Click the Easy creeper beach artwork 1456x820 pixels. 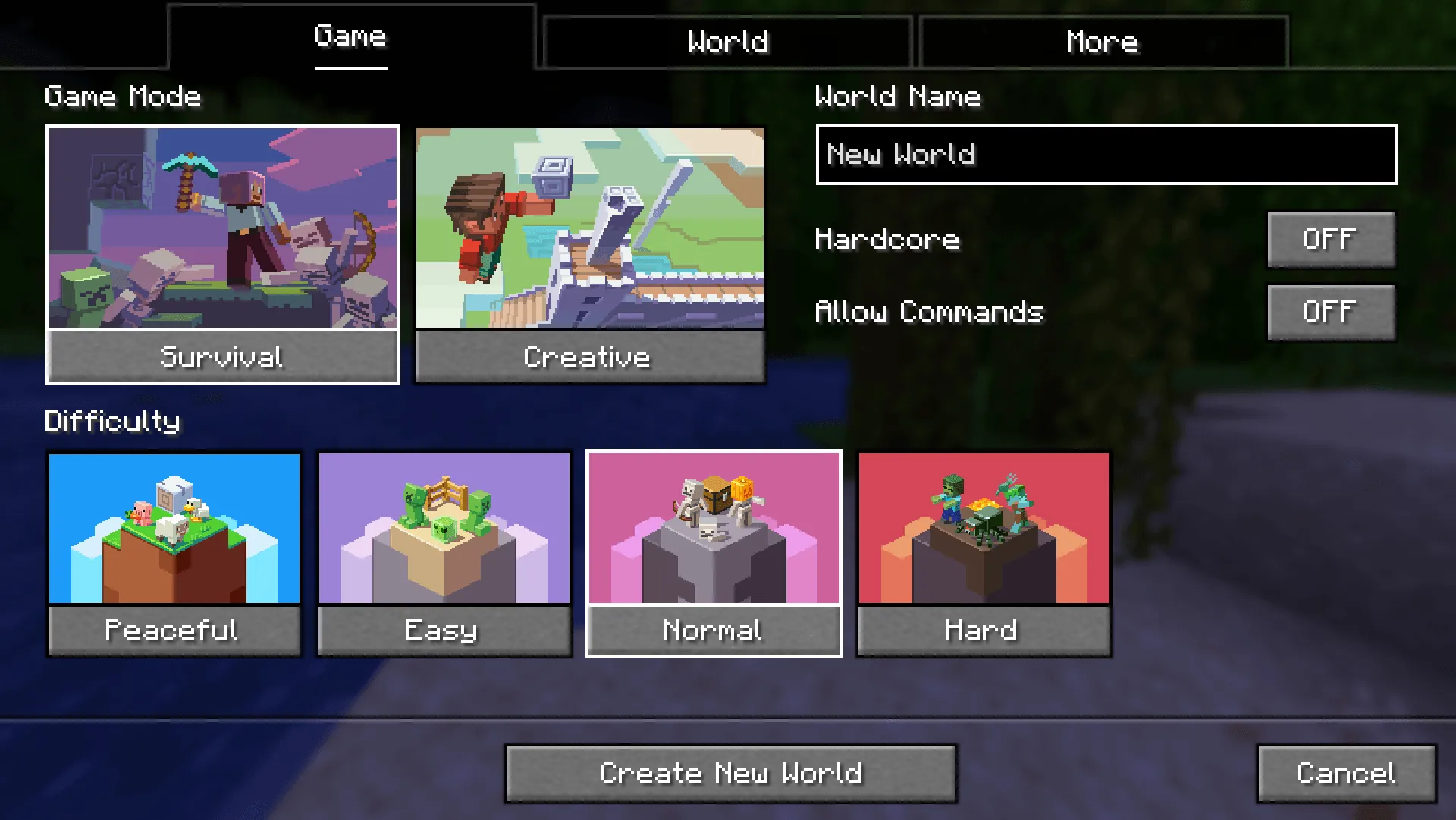[x=444, y=529]
